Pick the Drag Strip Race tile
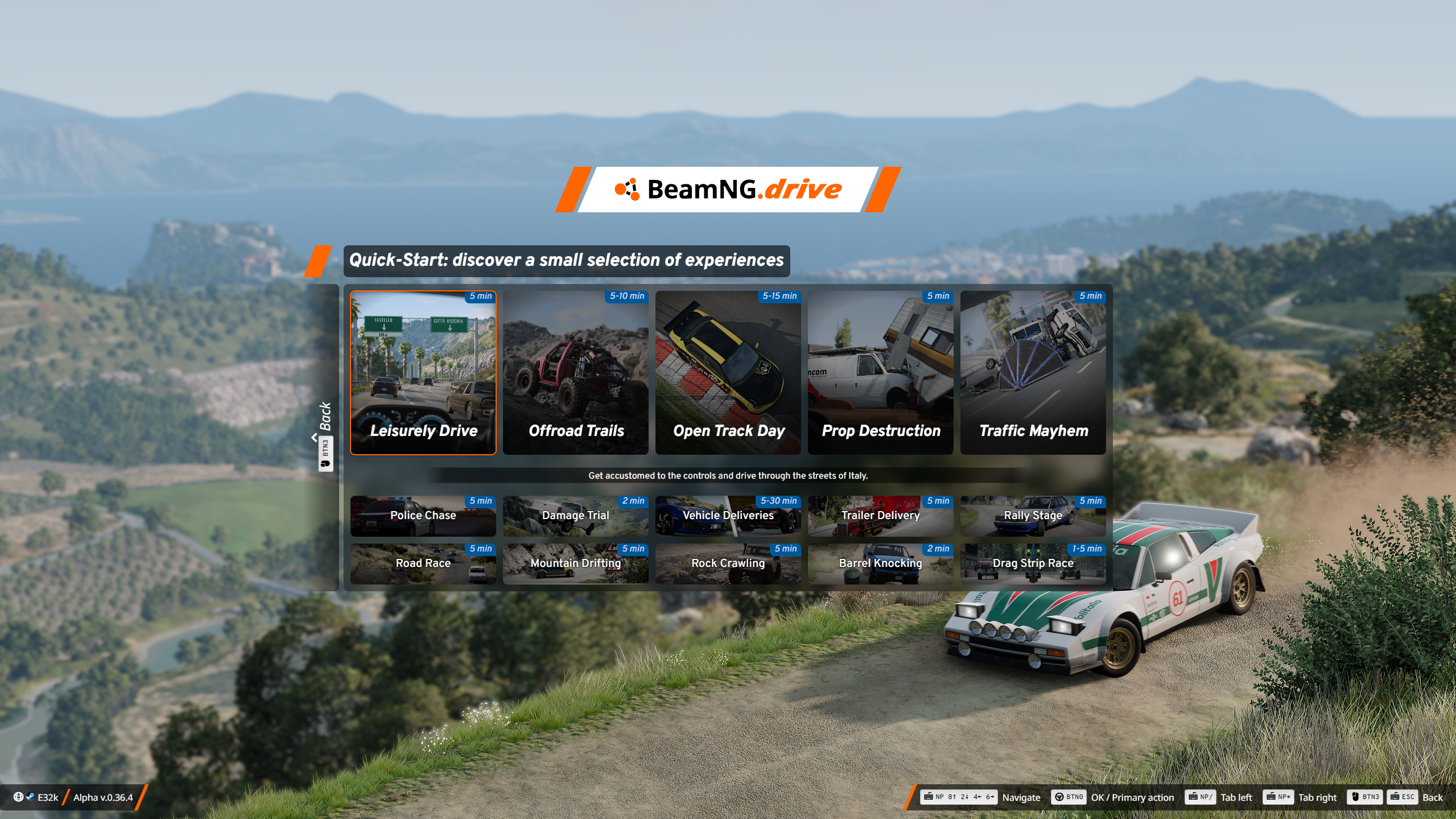This screenshot has width=1456, height=819. [x=1033, y=563]
